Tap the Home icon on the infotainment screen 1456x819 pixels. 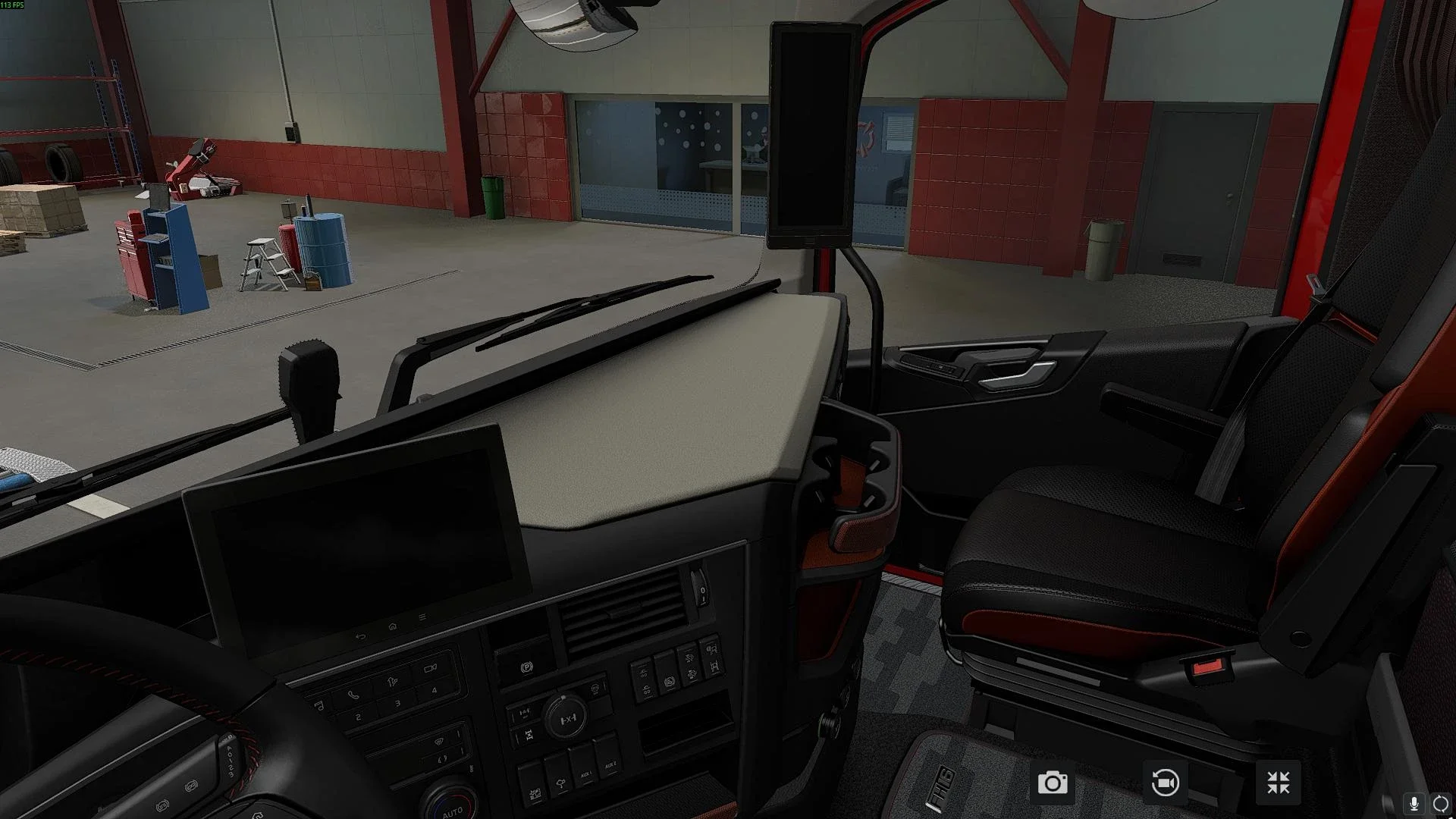coord(393,626)
